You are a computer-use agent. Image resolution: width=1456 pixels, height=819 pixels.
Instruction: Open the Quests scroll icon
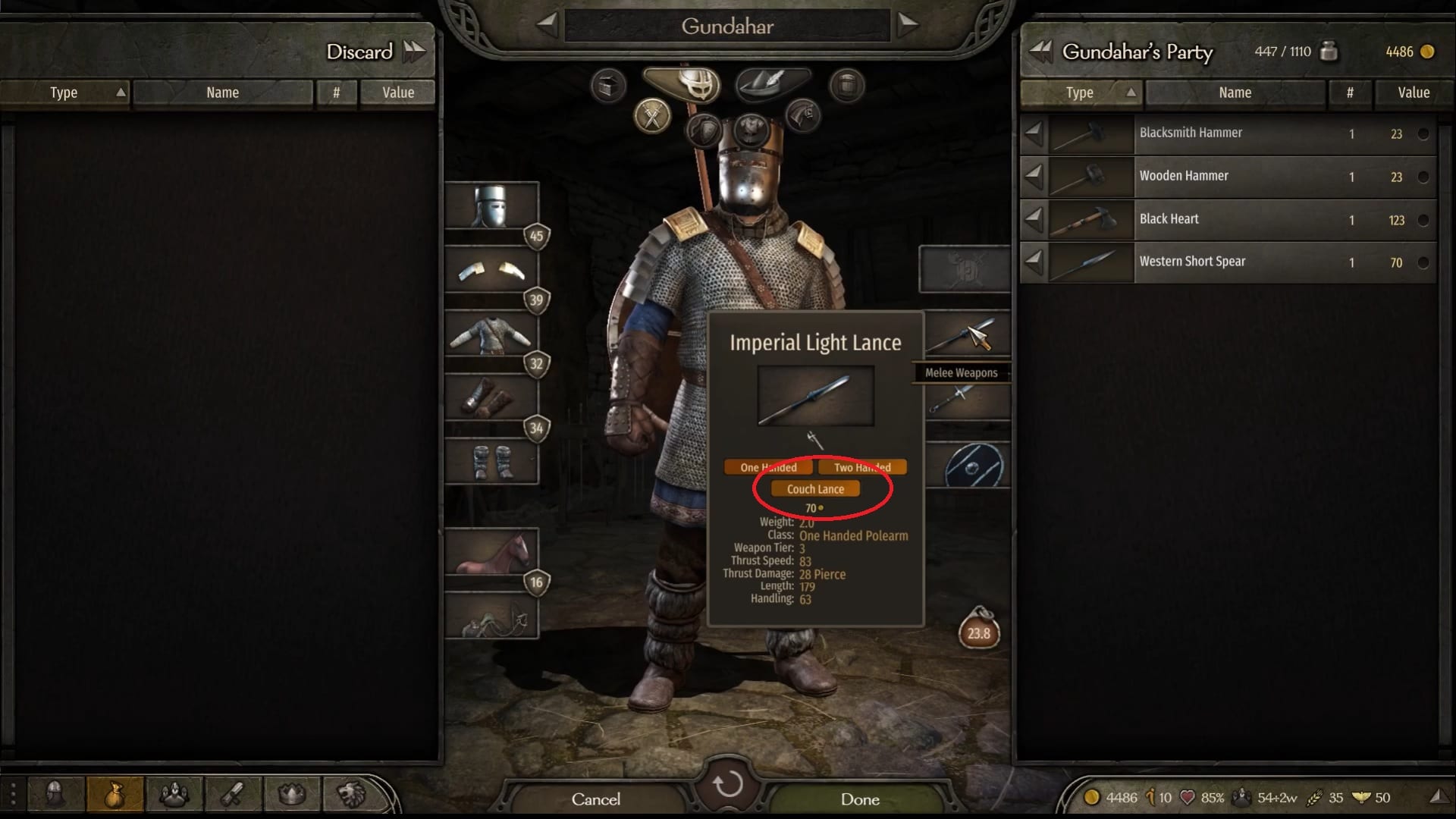click(x=232, y=794)
